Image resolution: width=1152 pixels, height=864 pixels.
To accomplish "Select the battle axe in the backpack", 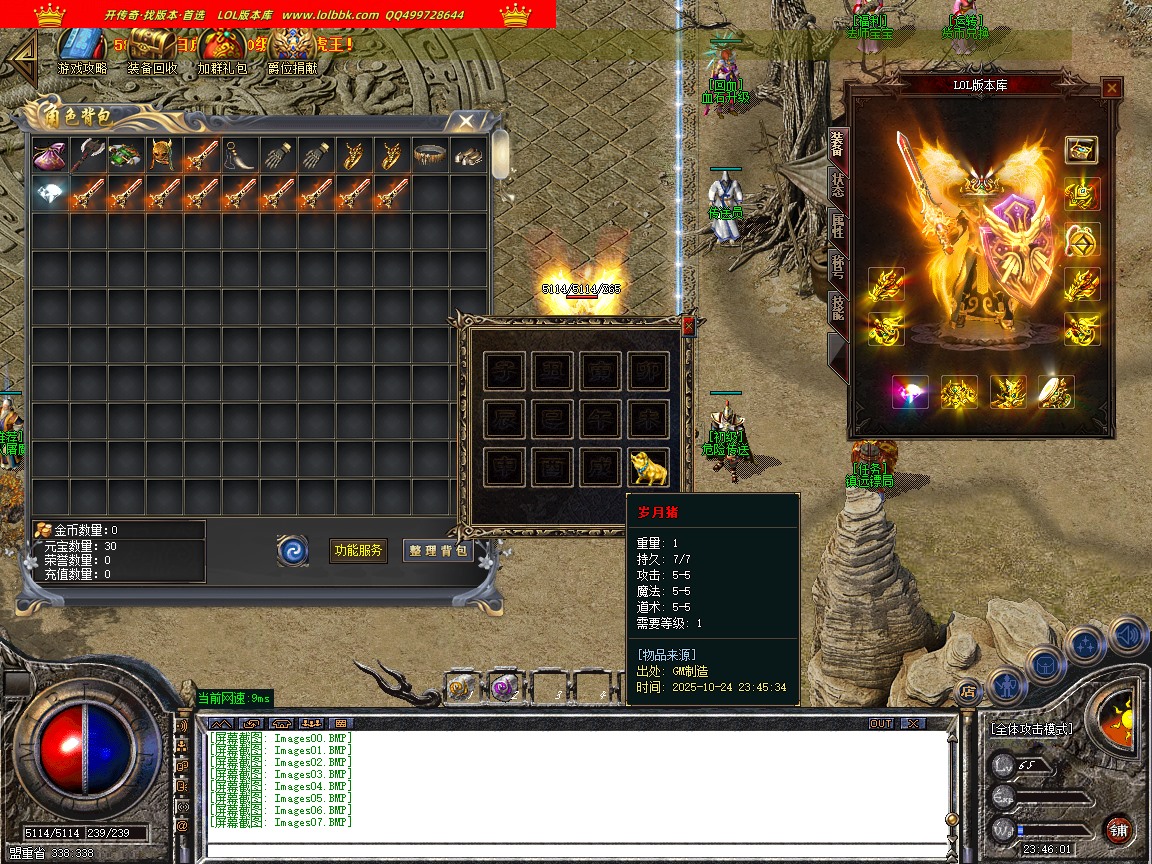I will 87,156.
